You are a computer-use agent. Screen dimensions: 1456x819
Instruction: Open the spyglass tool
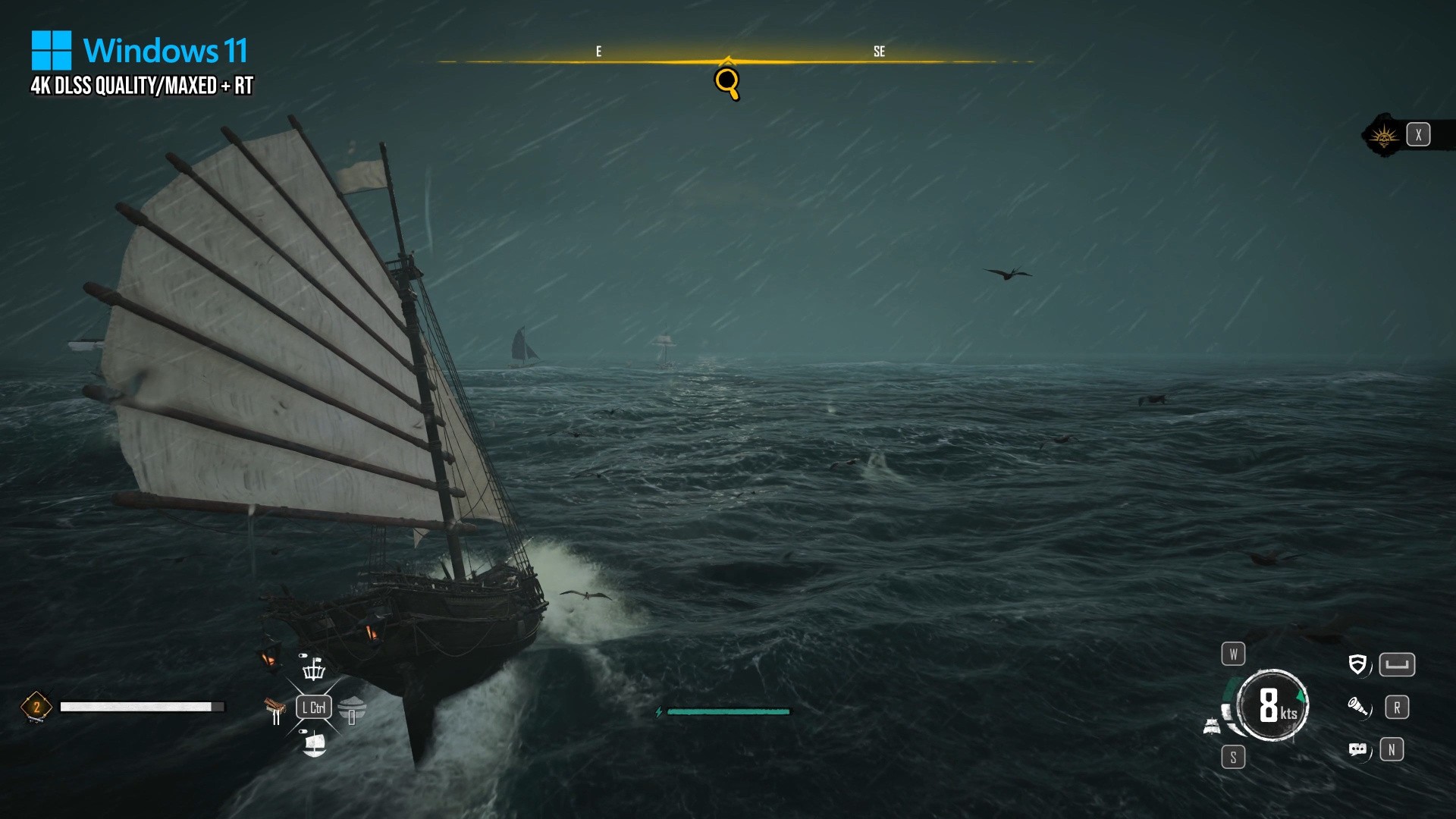click(x=1357, y=708)
